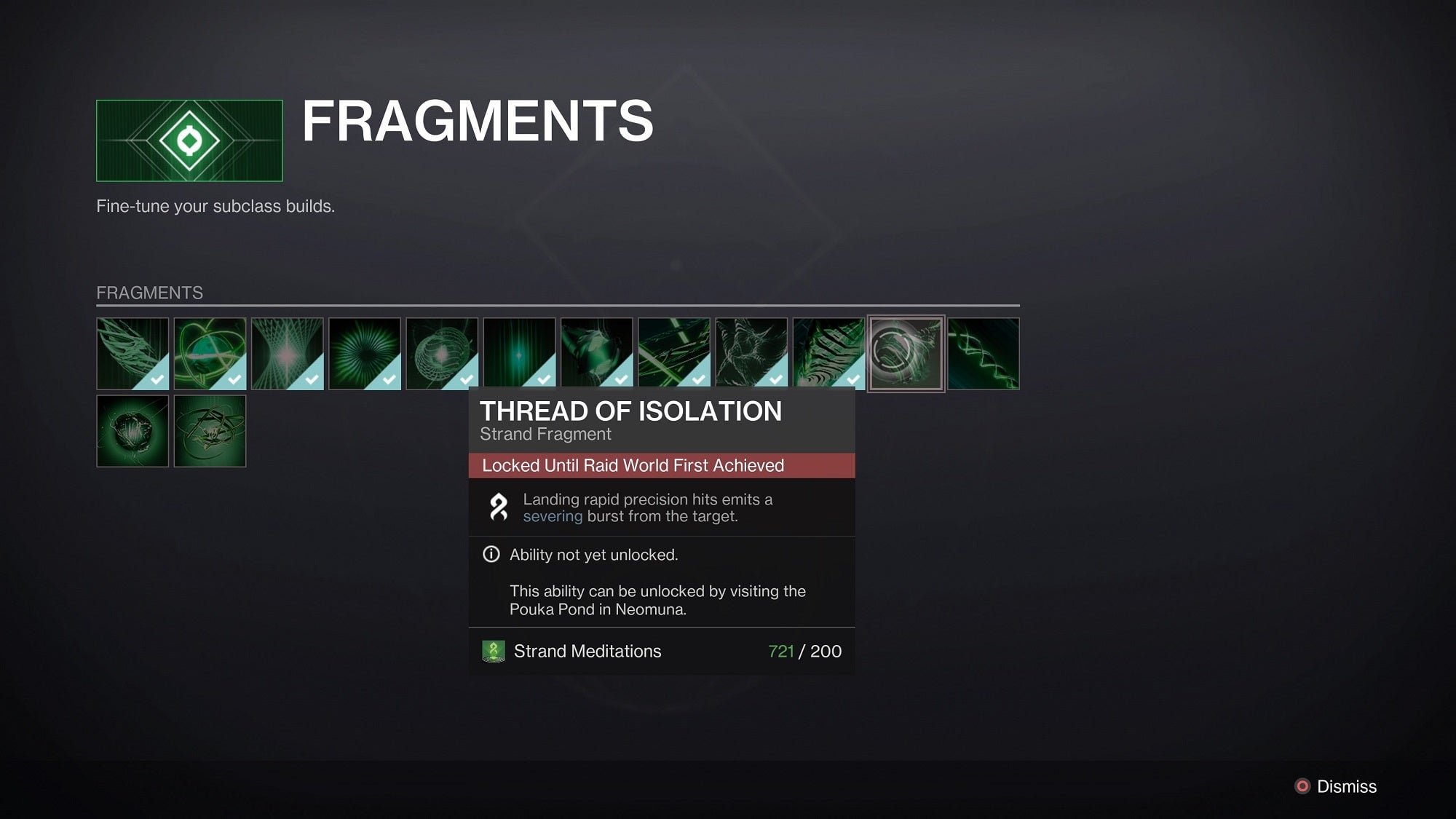Viewport: 1456px width, 819px height.
Task: Select the spiral-patterned fourth fragment icon
Action: pos(364,354)
